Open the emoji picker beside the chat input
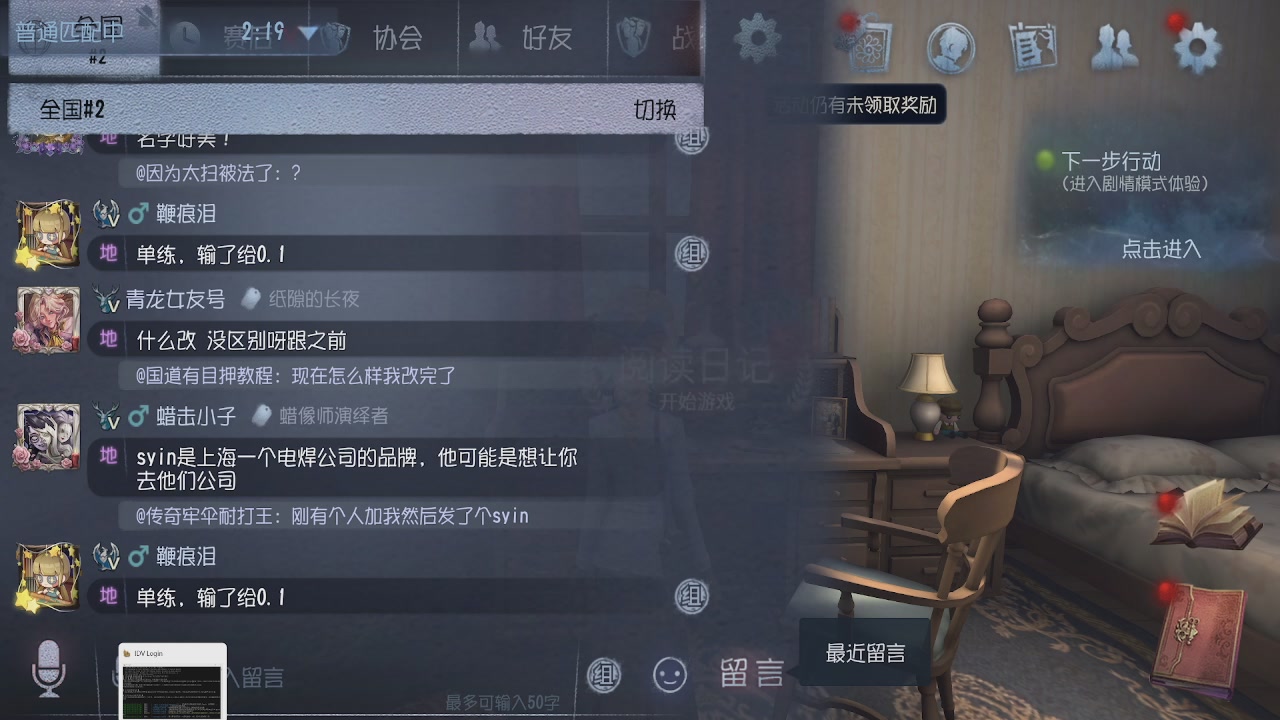The height and width of the screenshot is (720, 1280). (x=670, y=675)
